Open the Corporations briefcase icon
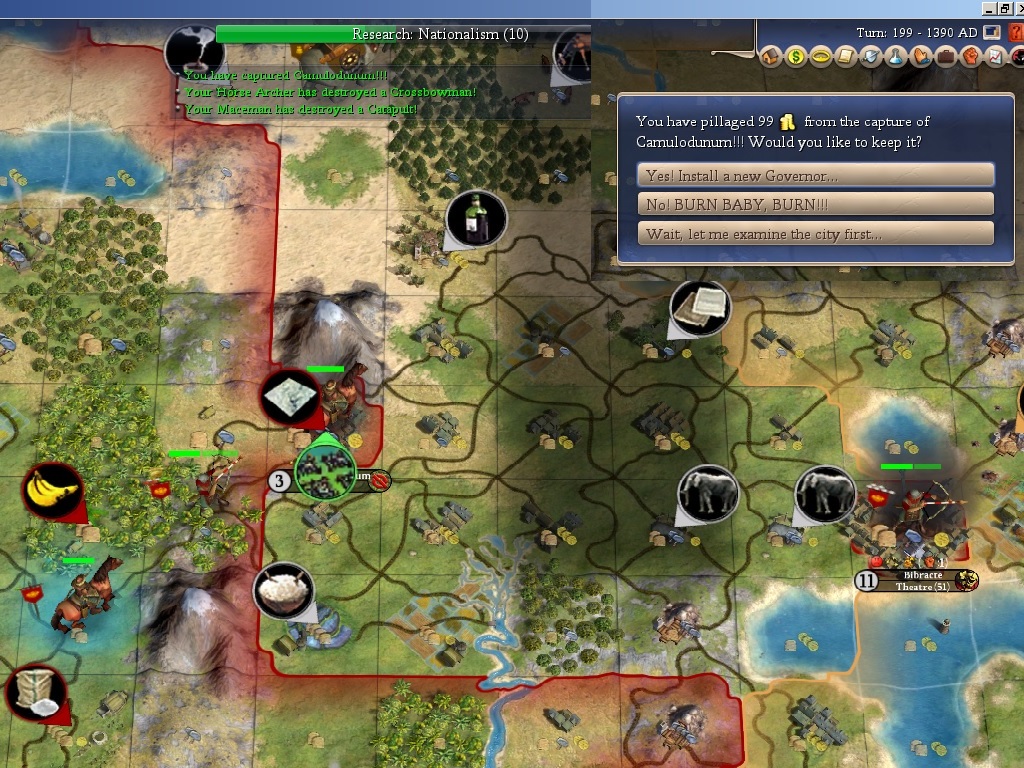1024x768 pixels. (x=945, y=57)
